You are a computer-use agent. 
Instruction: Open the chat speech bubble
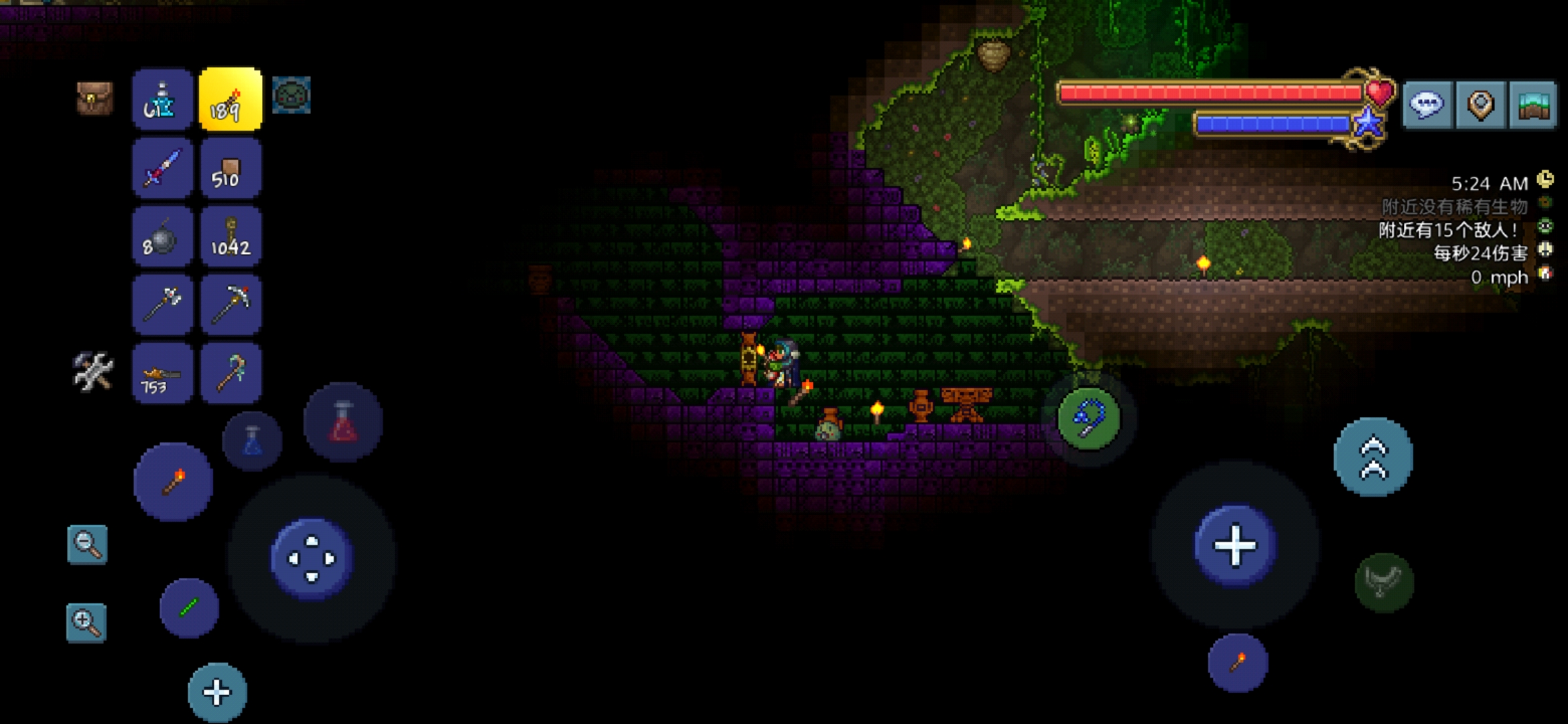point(1427,105)
